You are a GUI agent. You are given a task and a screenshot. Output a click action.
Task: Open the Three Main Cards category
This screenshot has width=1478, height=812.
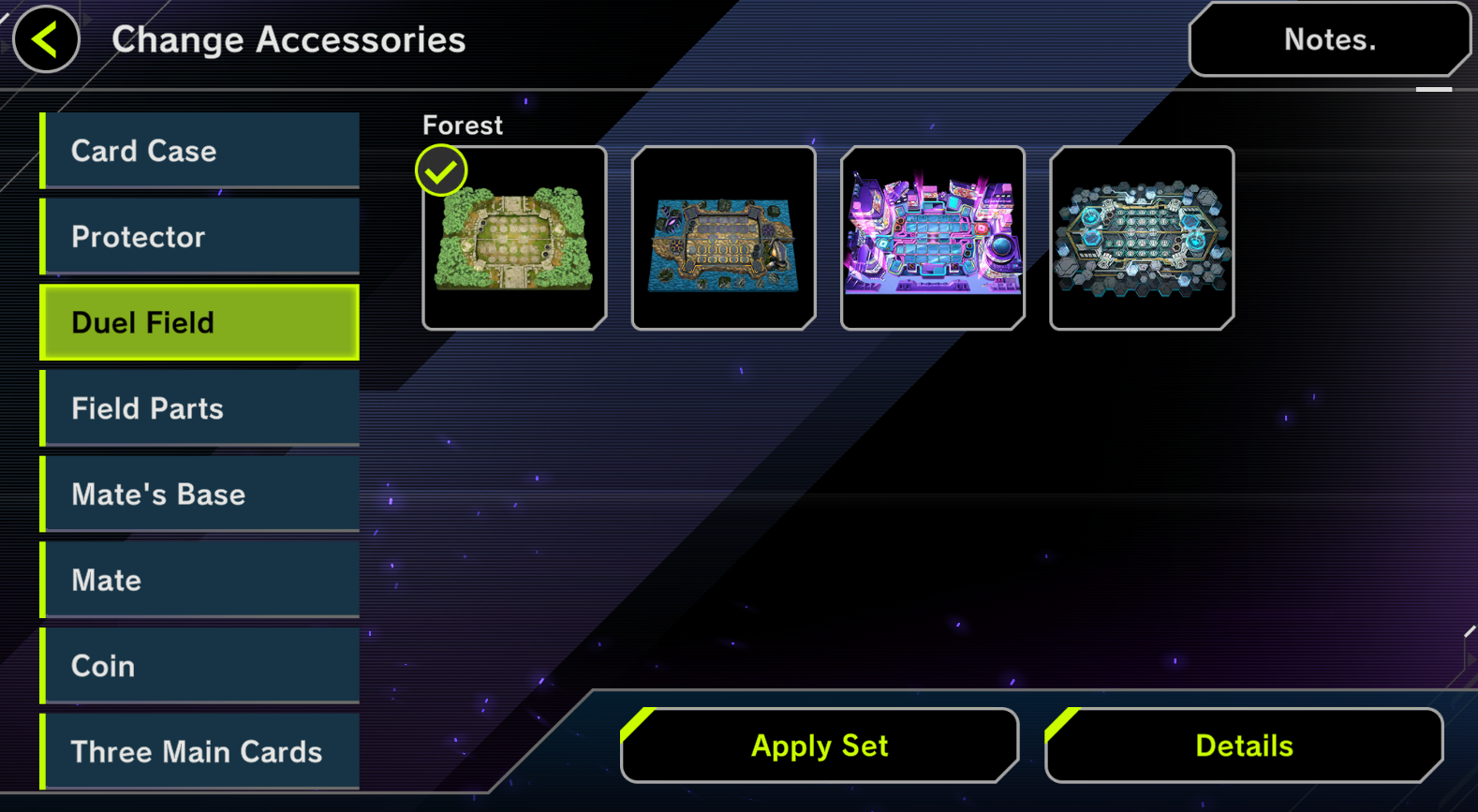pos(200,752)
